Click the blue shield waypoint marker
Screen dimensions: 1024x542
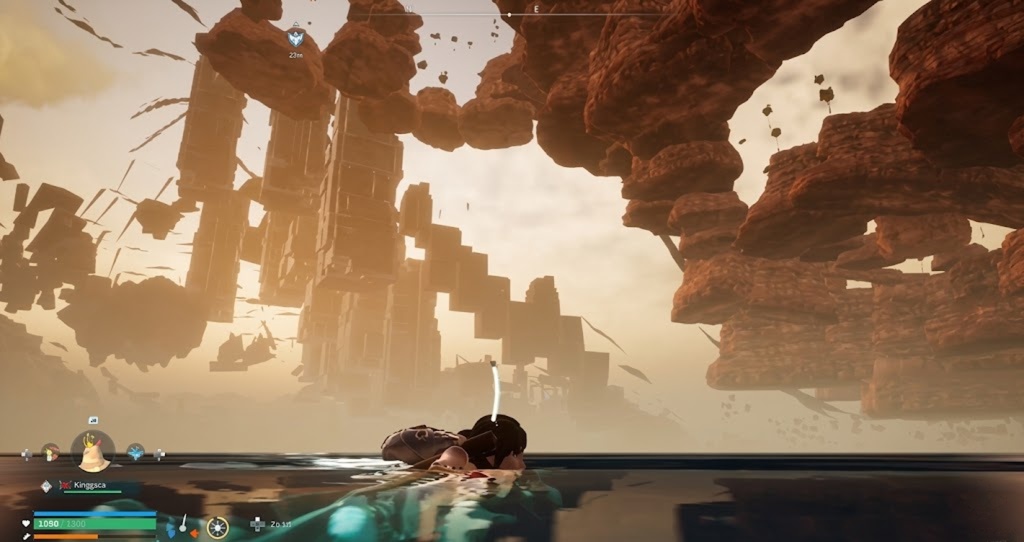[295, 38]
